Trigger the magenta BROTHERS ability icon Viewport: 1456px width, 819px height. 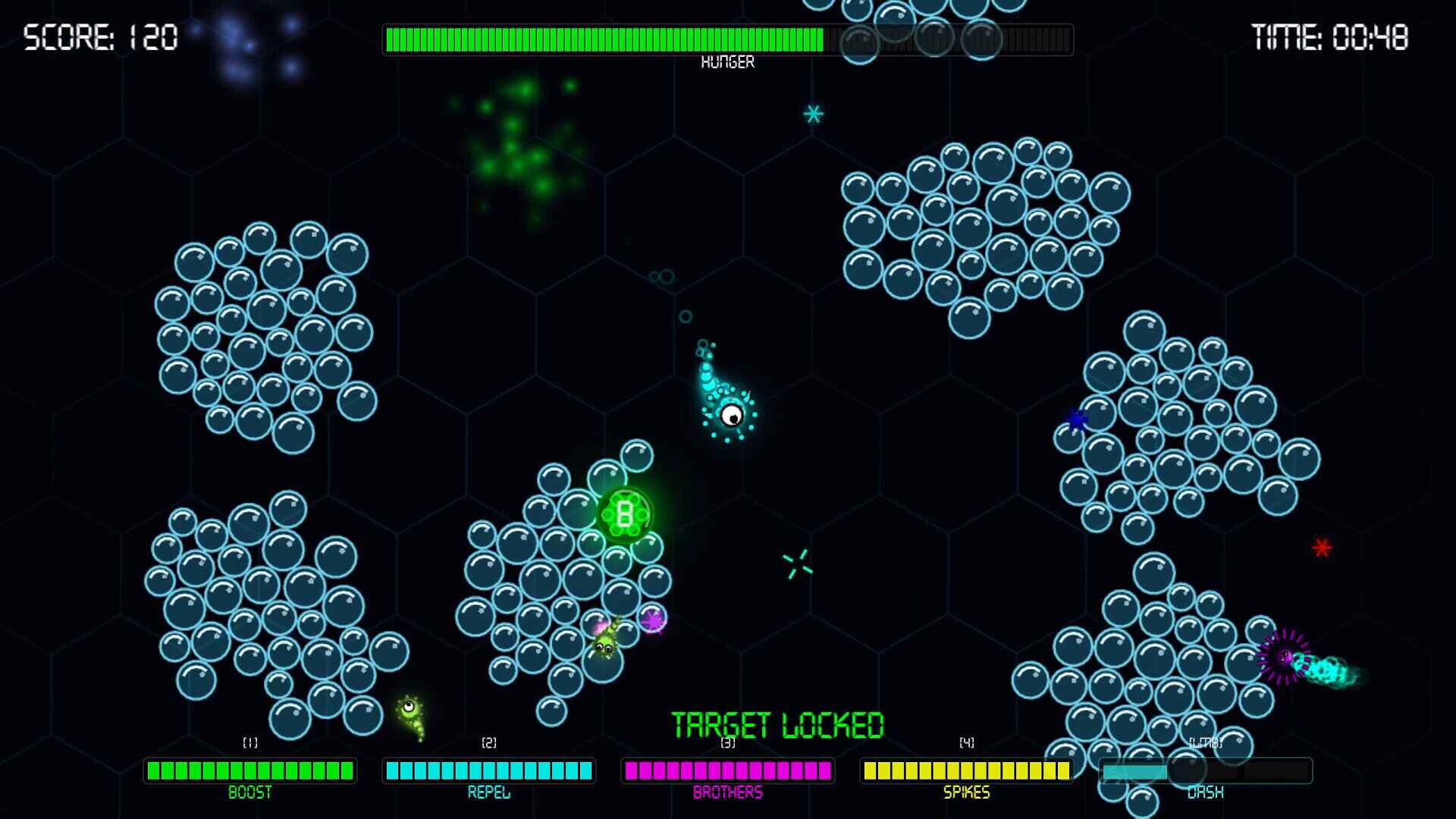tap(726, 770)
